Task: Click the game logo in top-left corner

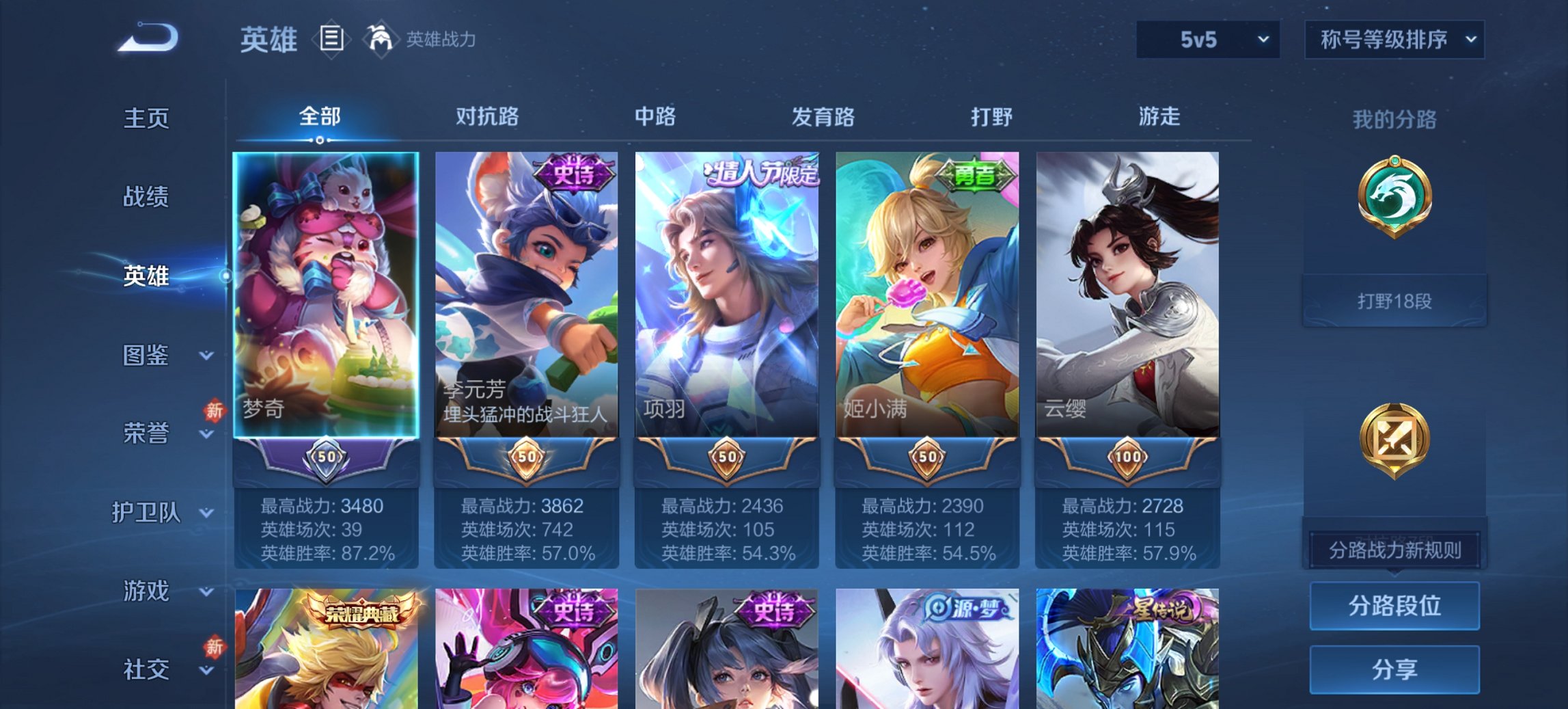Action: coord(147,38)
